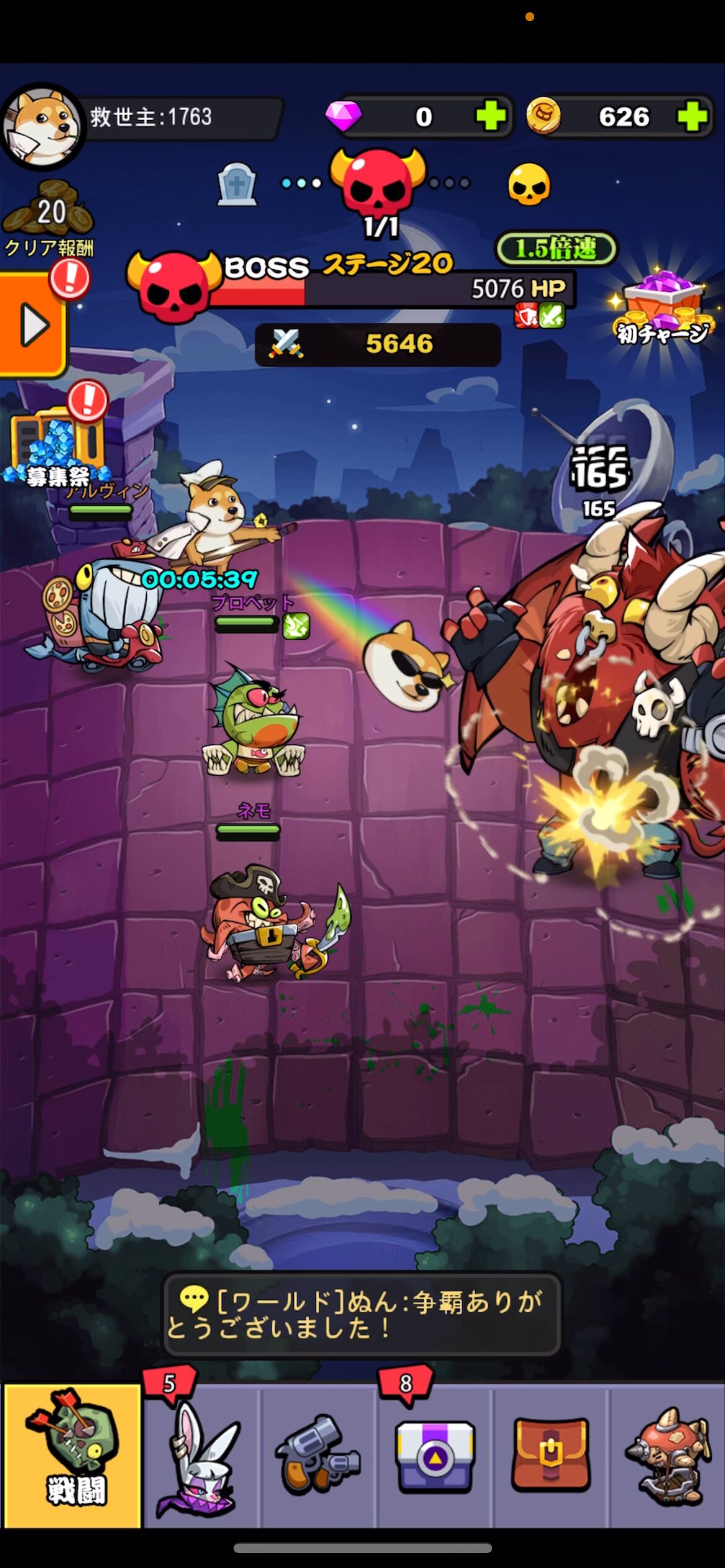Switch to the 戦闘 battle tab
Screen dimensions: 725x1568
coord(72,1455)
